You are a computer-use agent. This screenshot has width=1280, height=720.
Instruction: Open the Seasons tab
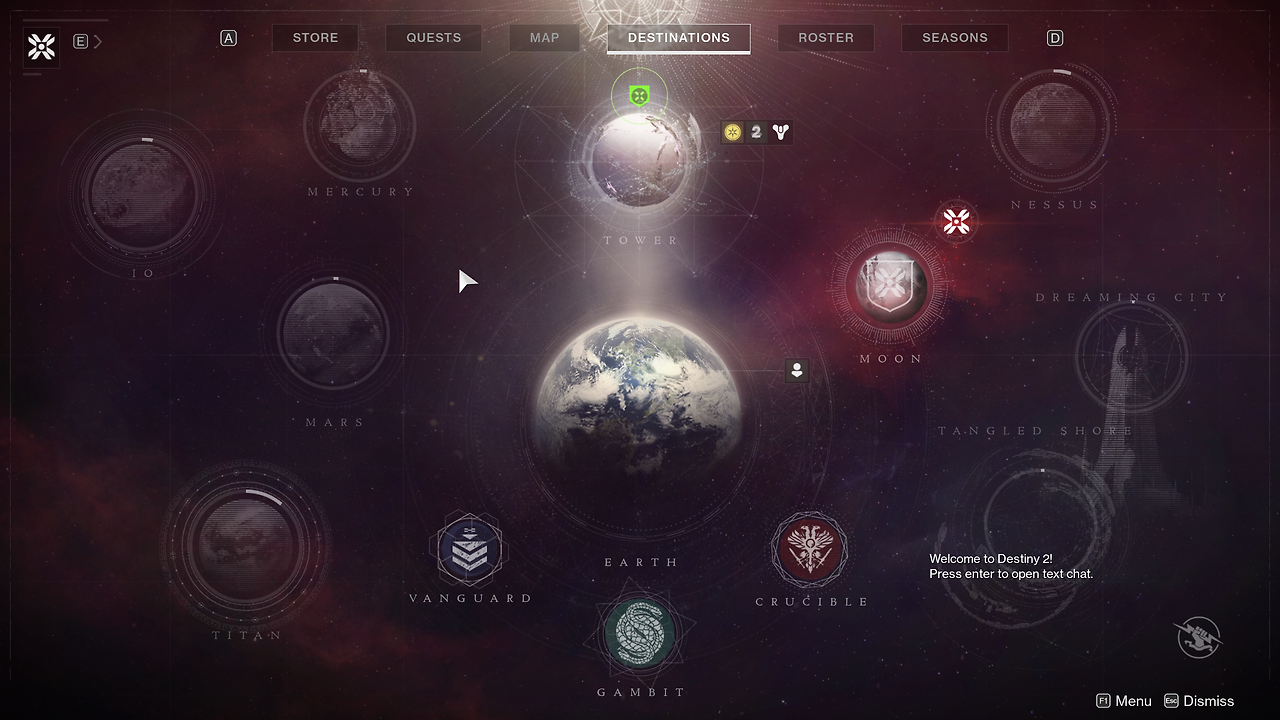click(x=954, y=38)
